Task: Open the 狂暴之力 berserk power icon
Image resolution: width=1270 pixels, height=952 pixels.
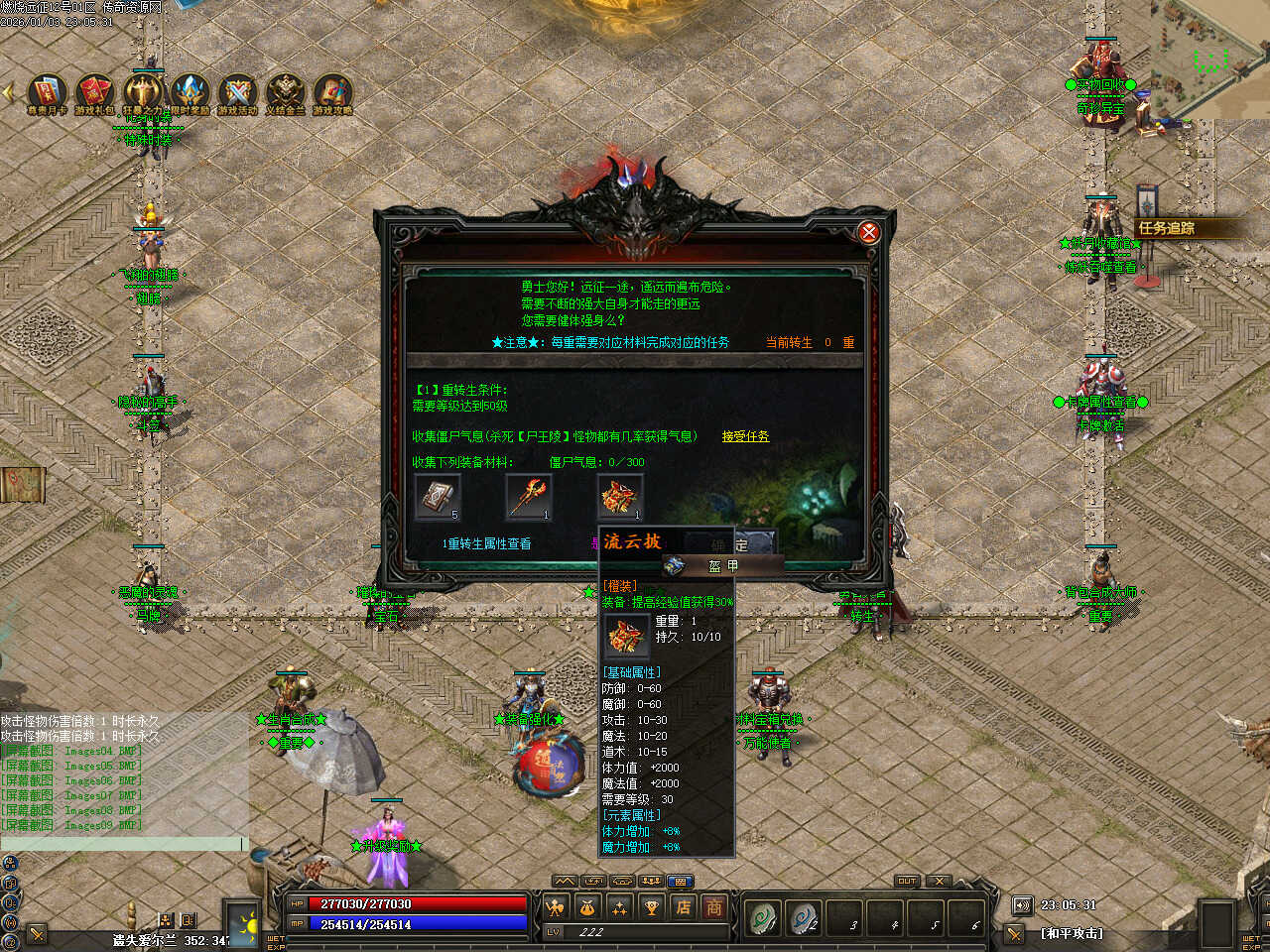Action: [x=143, y=93]
